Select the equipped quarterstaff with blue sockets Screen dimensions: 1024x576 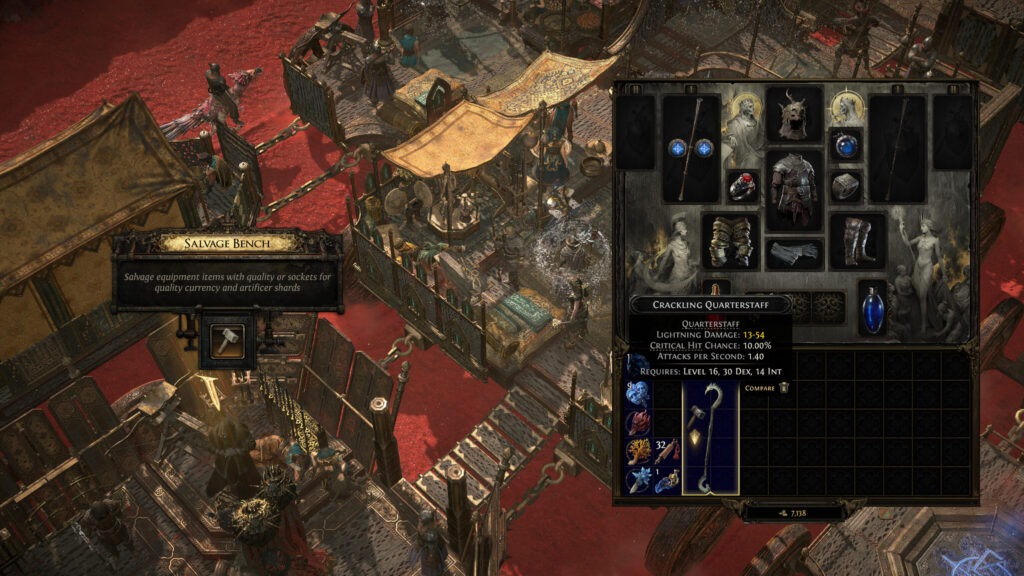tap(691, 148)
